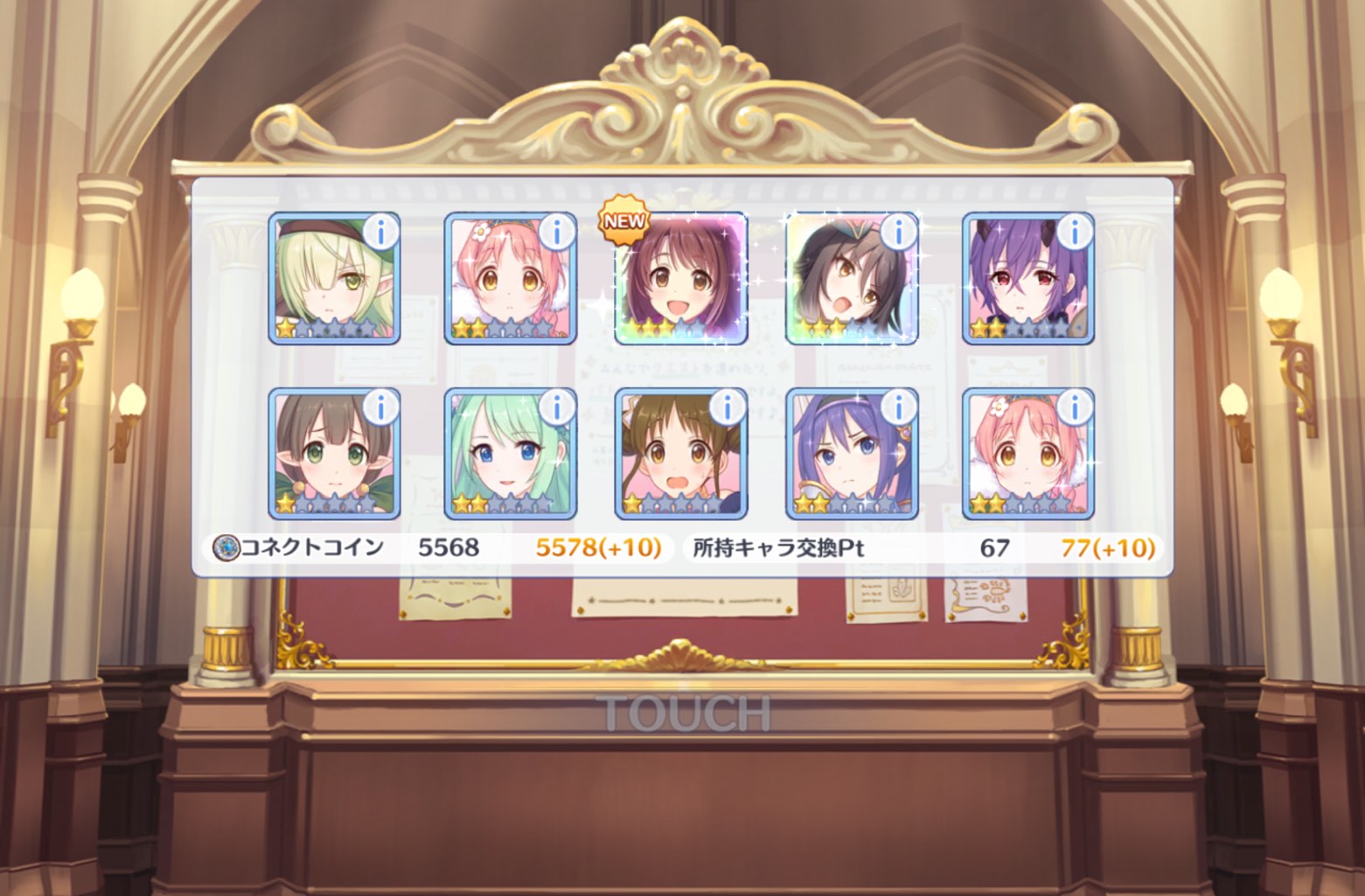
Task: Select the purple-haired horned character card
Action: click(x=1027, y=280)
